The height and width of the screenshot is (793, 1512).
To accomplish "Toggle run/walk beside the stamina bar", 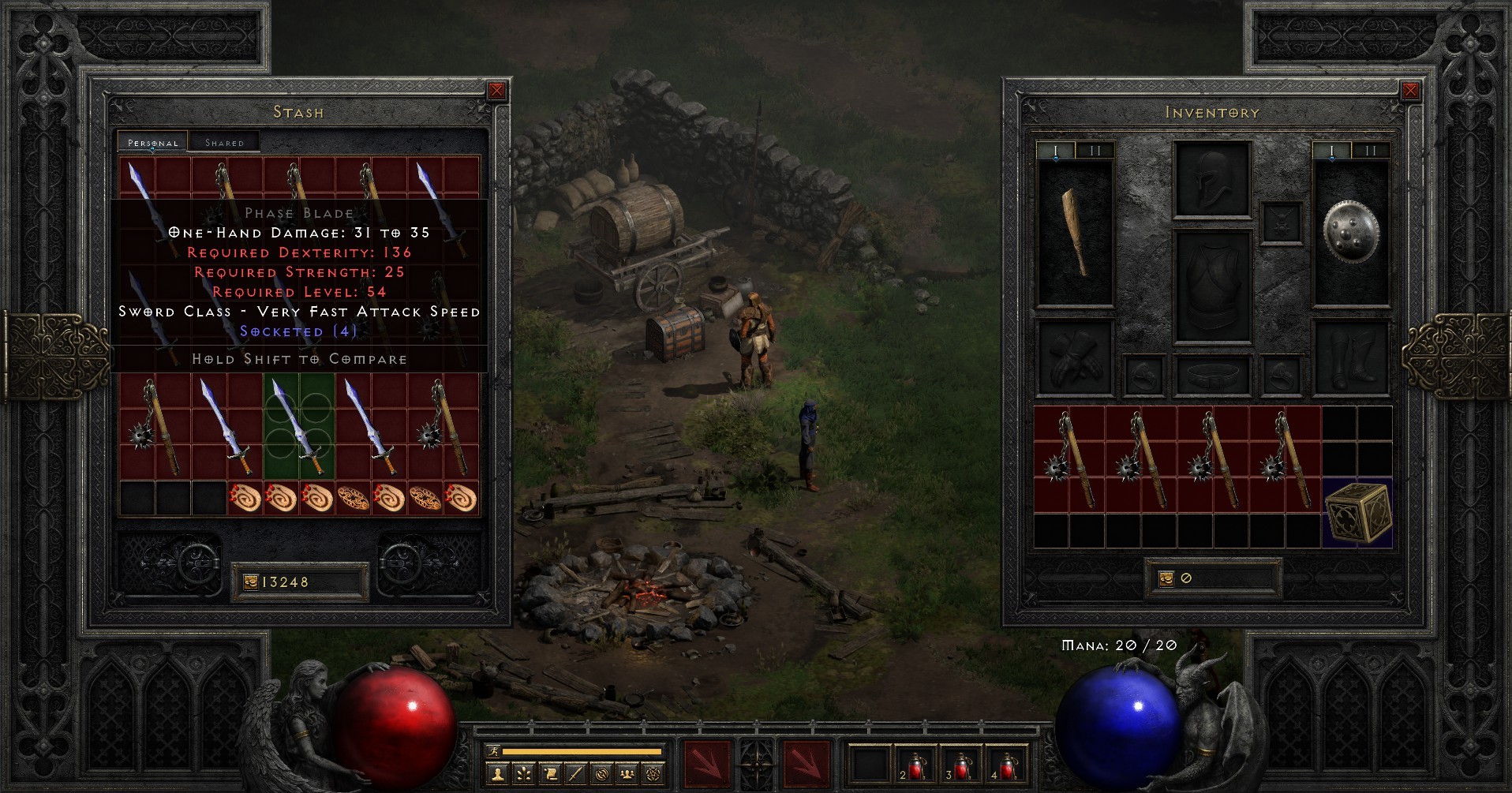I will 494,752.
